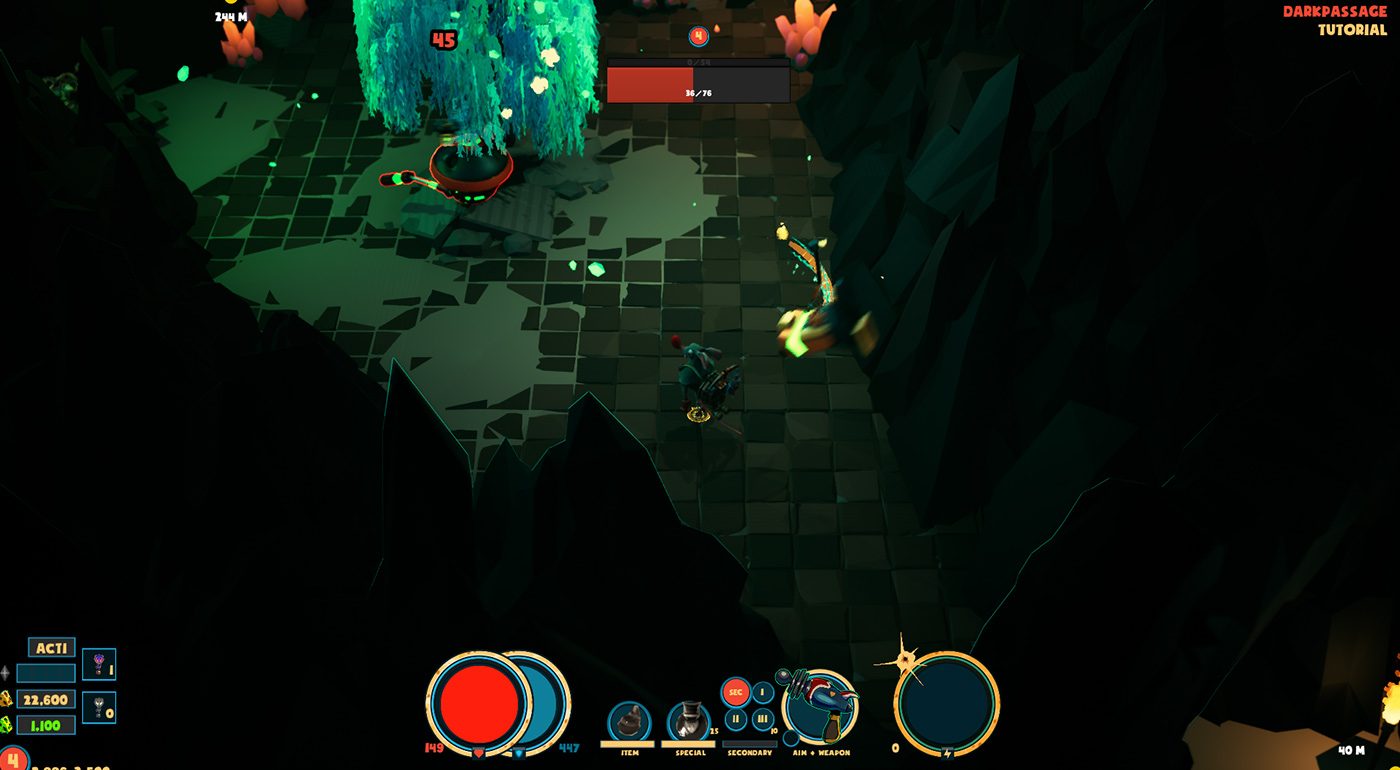The height and width of the screenshot is (770, 1400).
Task: Select secondary ability slot III
Action: coord(763,719)
